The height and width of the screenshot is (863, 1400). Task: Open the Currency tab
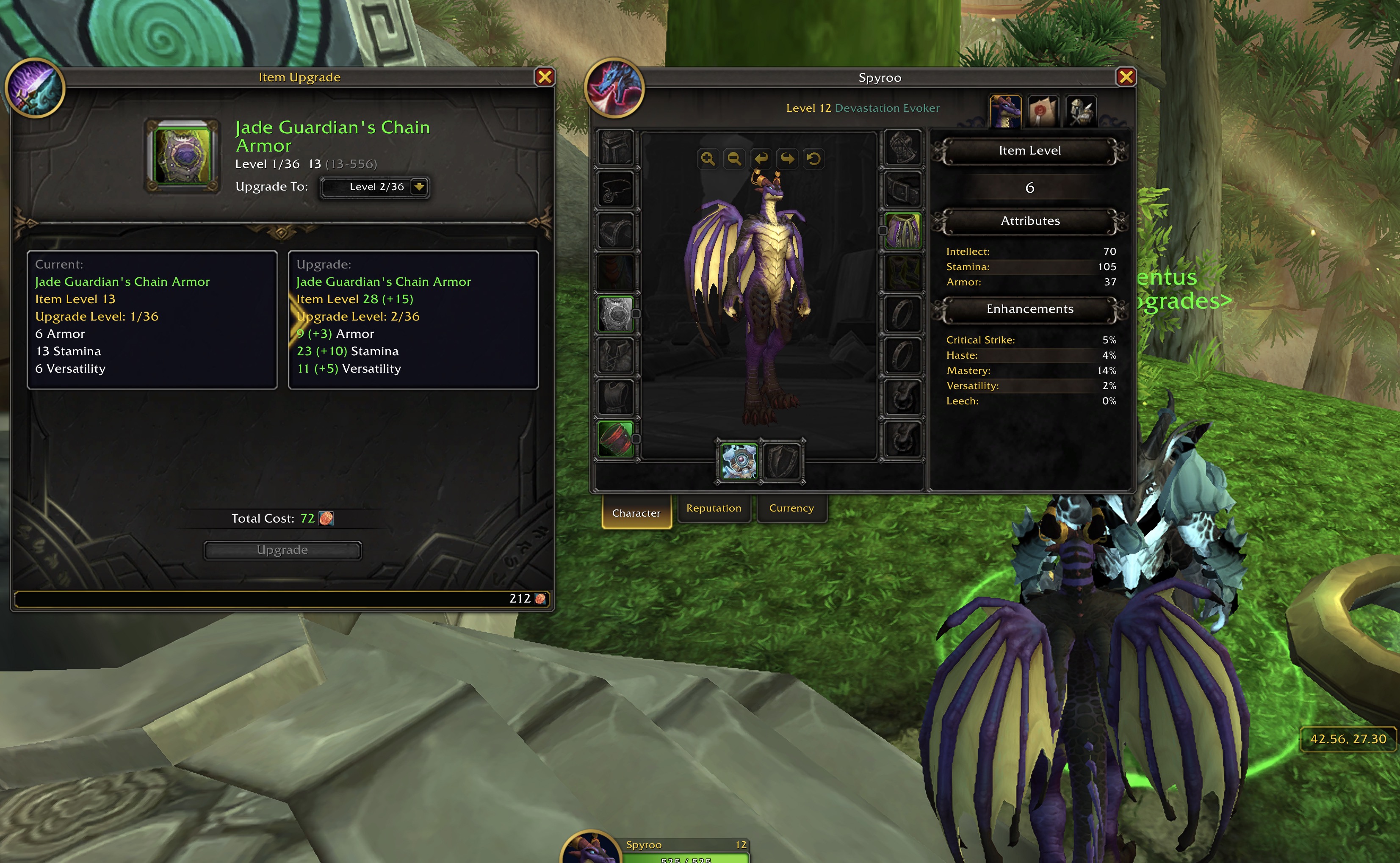791,508
